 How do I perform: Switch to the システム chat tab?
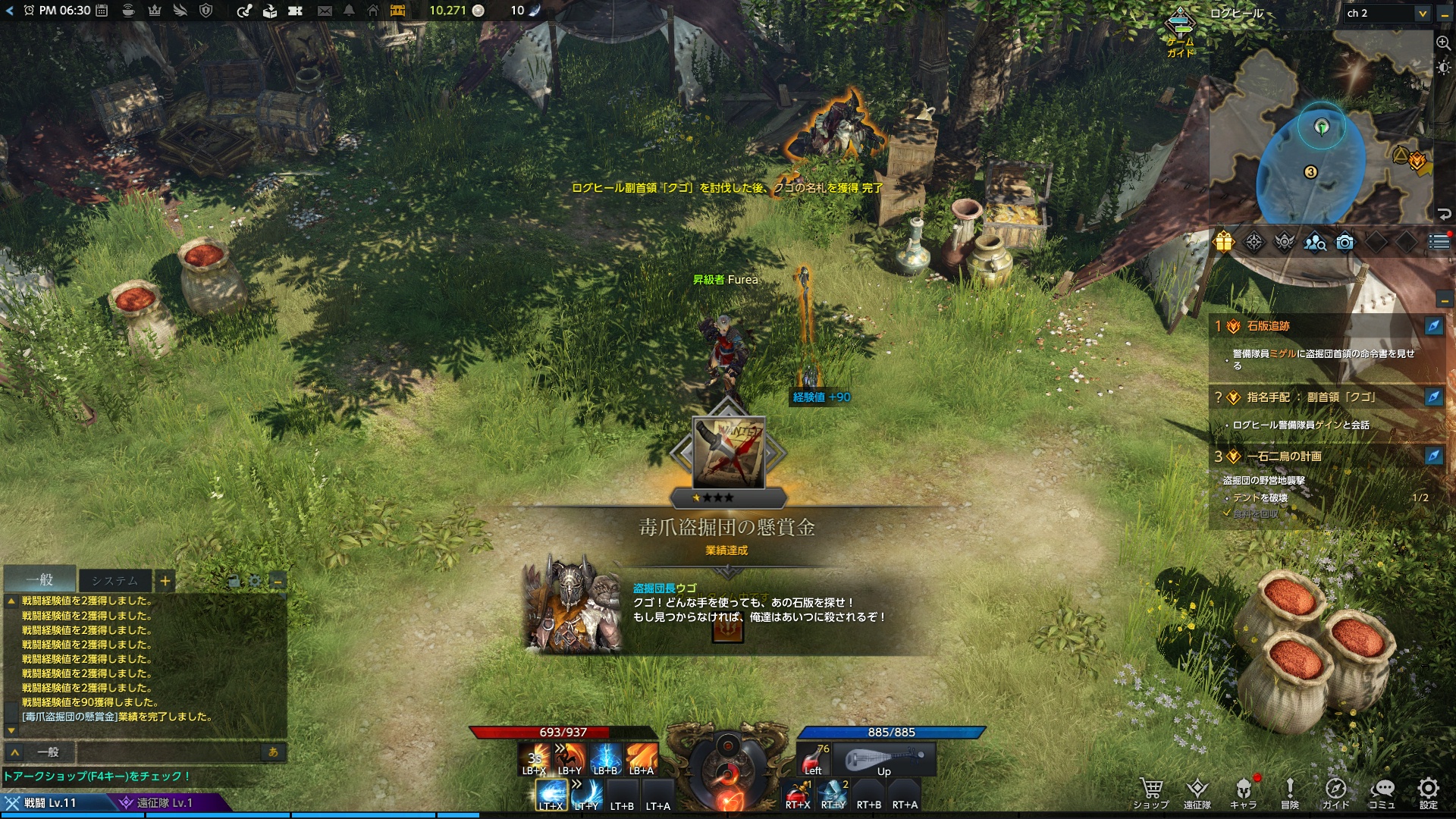coord(115,581)
